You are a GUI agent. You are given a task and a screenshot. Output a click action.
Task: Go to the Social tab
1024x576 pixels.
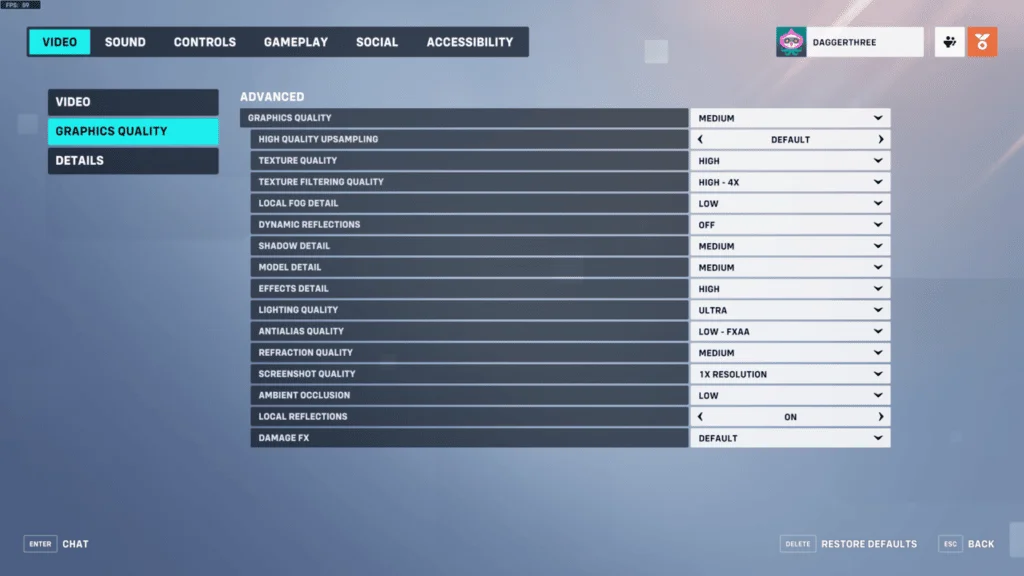[377, 42]
